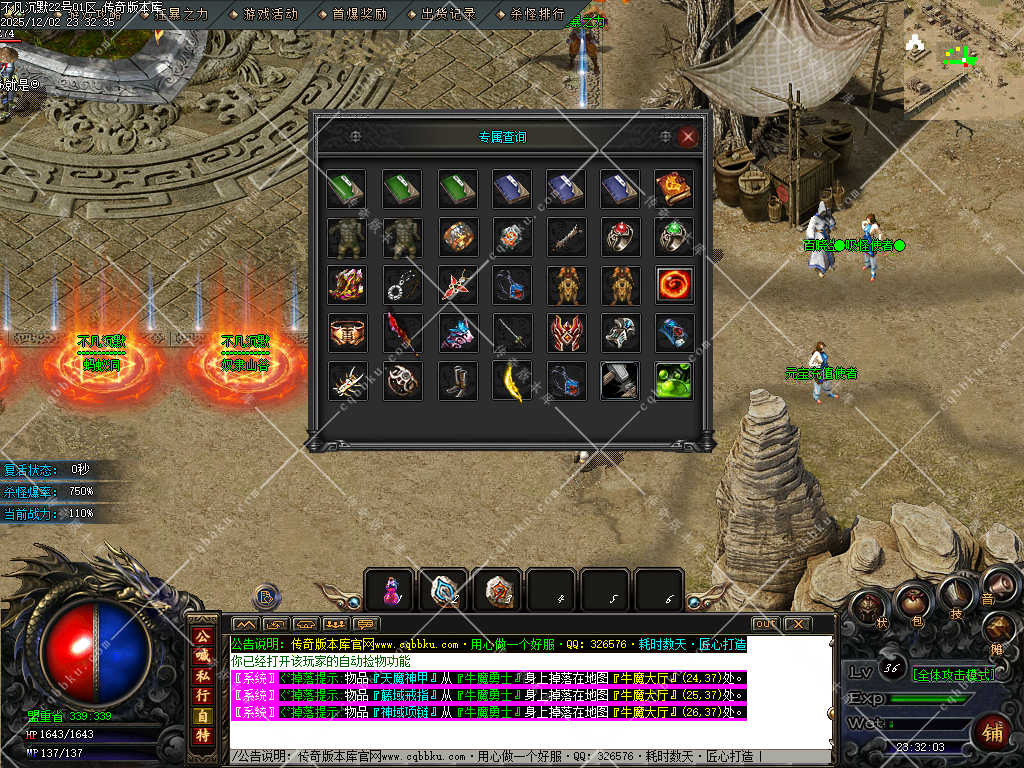This screenshot has width=1024, height=768.
Task: Select the green bubbling potion icon
Action: tap(674, 381)
